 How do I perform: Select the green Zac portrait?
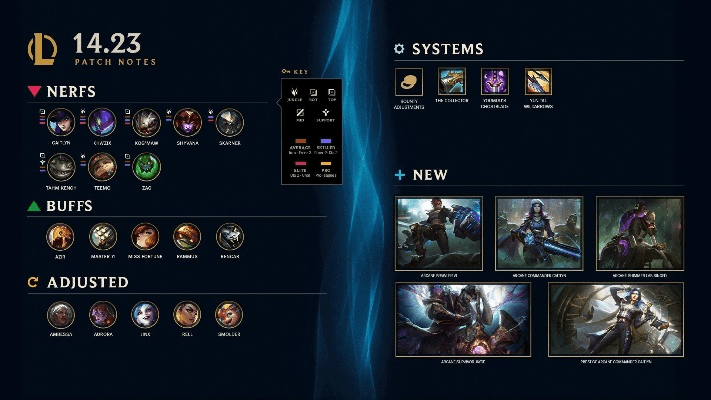pyautogui.click(x=146, y=165)
